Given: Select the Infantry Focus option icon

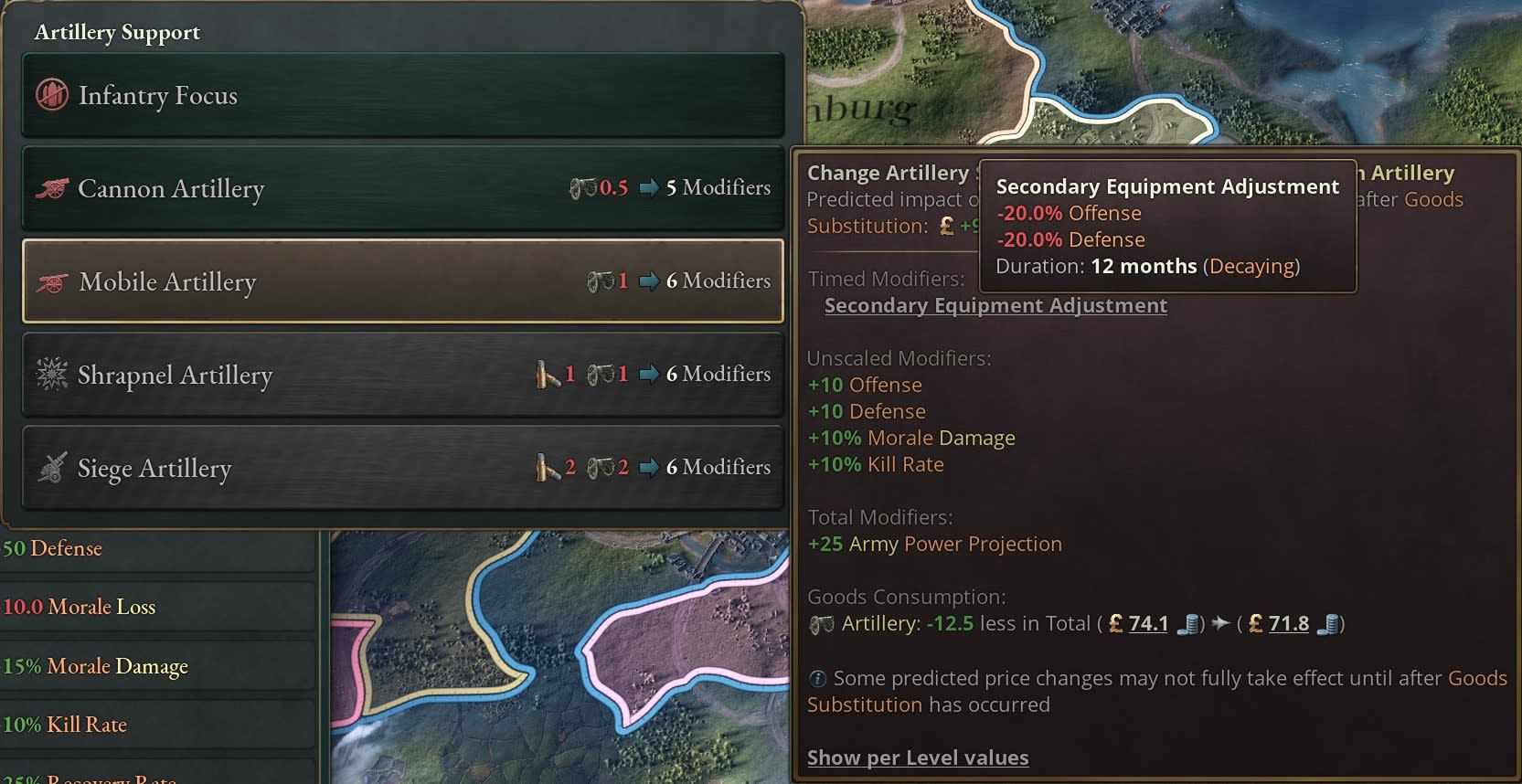Looking at the screenshot, I should click(52, 95).
